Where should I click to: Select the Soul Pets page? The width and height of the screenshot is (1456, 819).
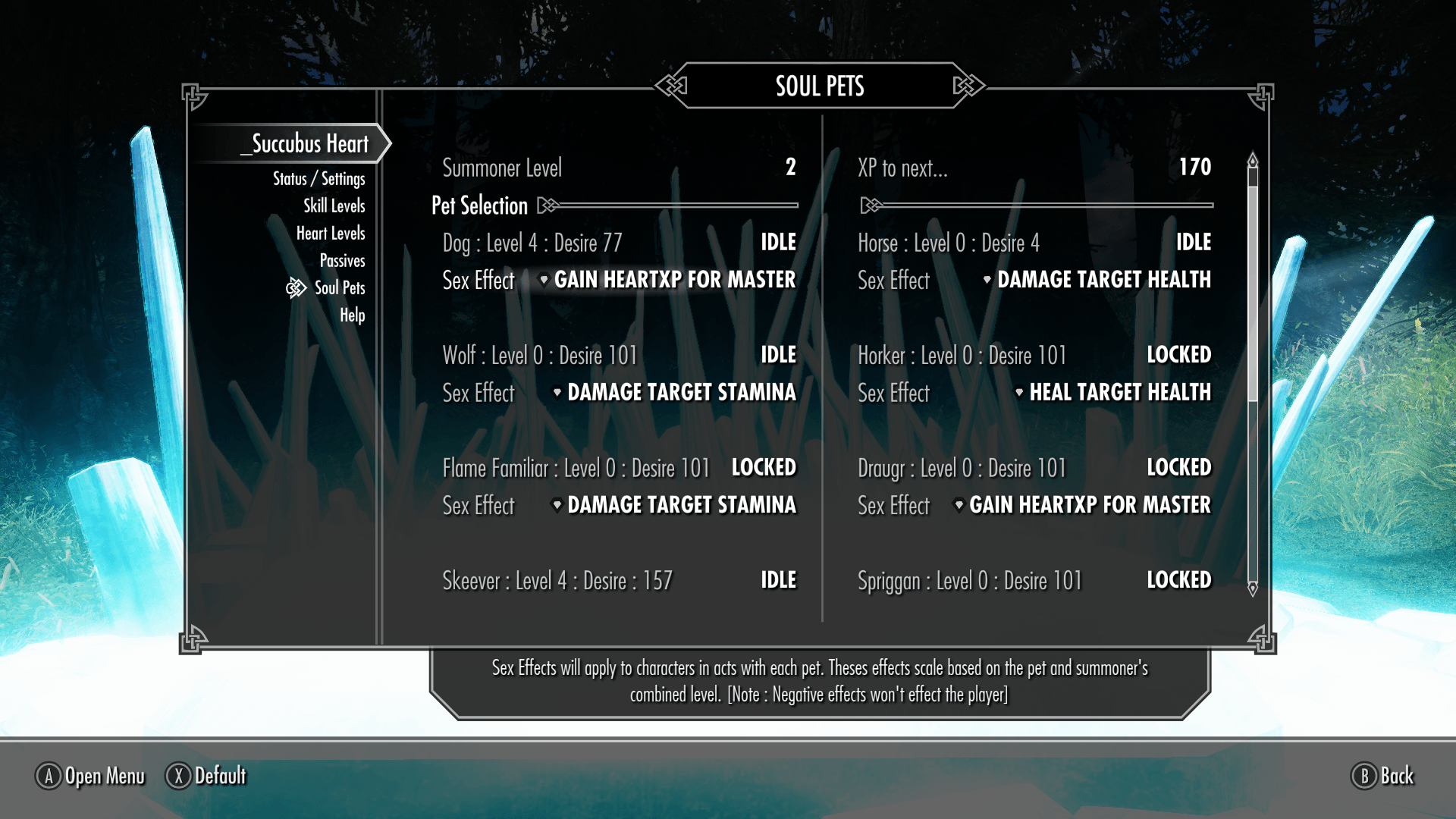click(x=339, y=288)
